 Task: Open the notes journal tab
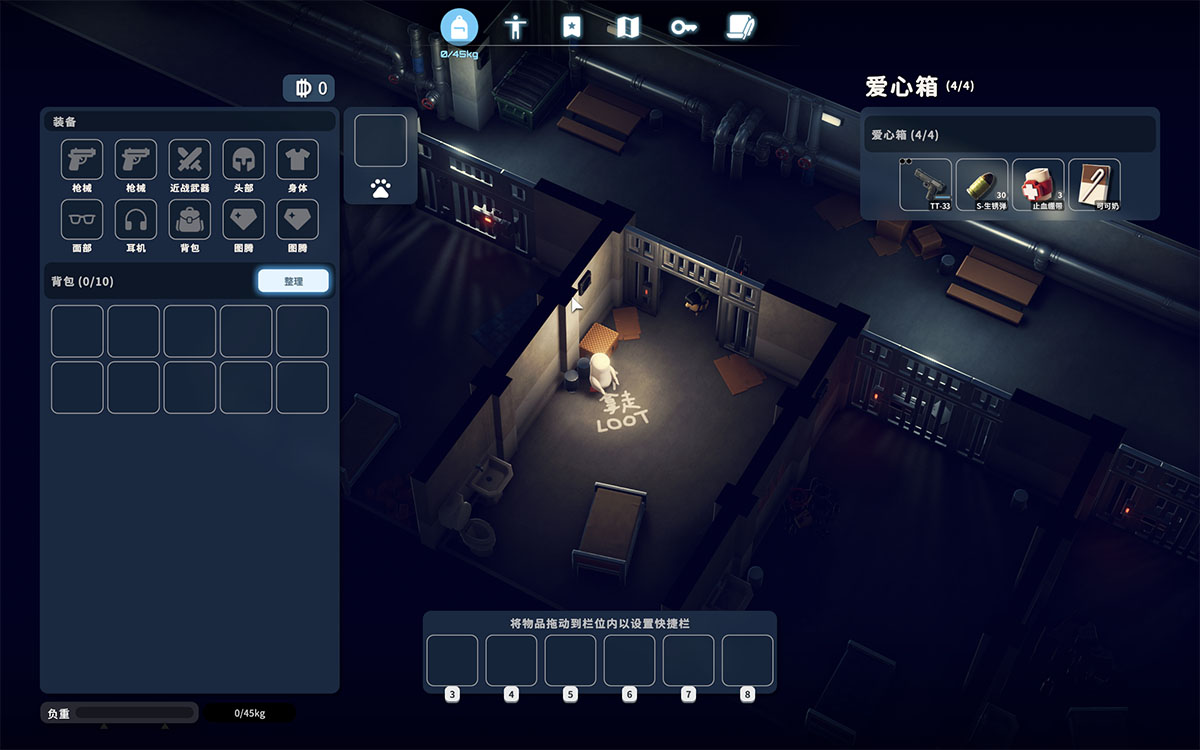pos(741,27)
